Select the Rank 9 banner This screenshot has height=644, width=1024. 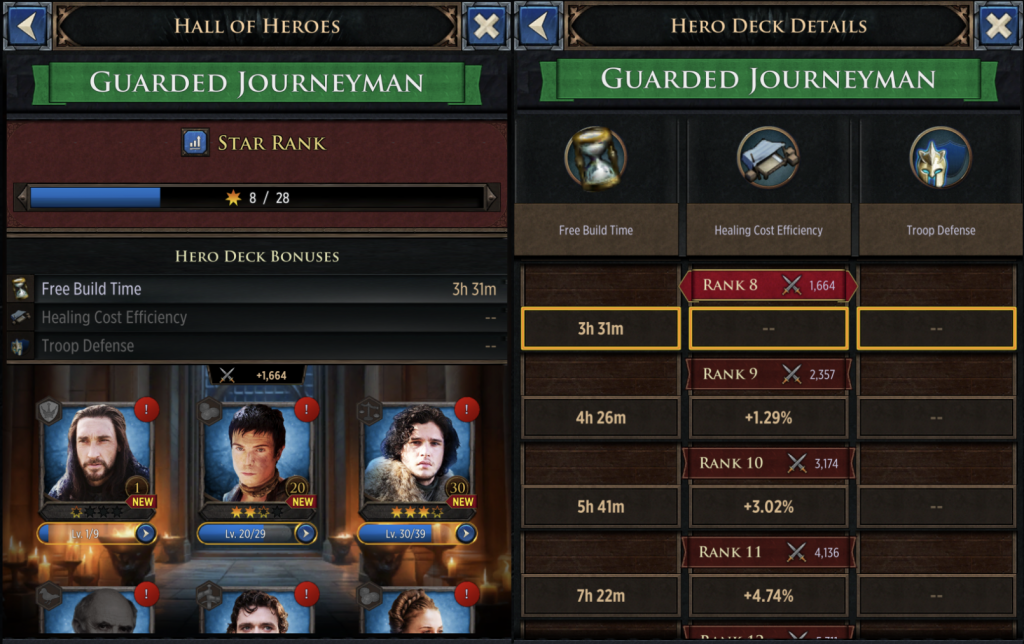click(767, 374)
